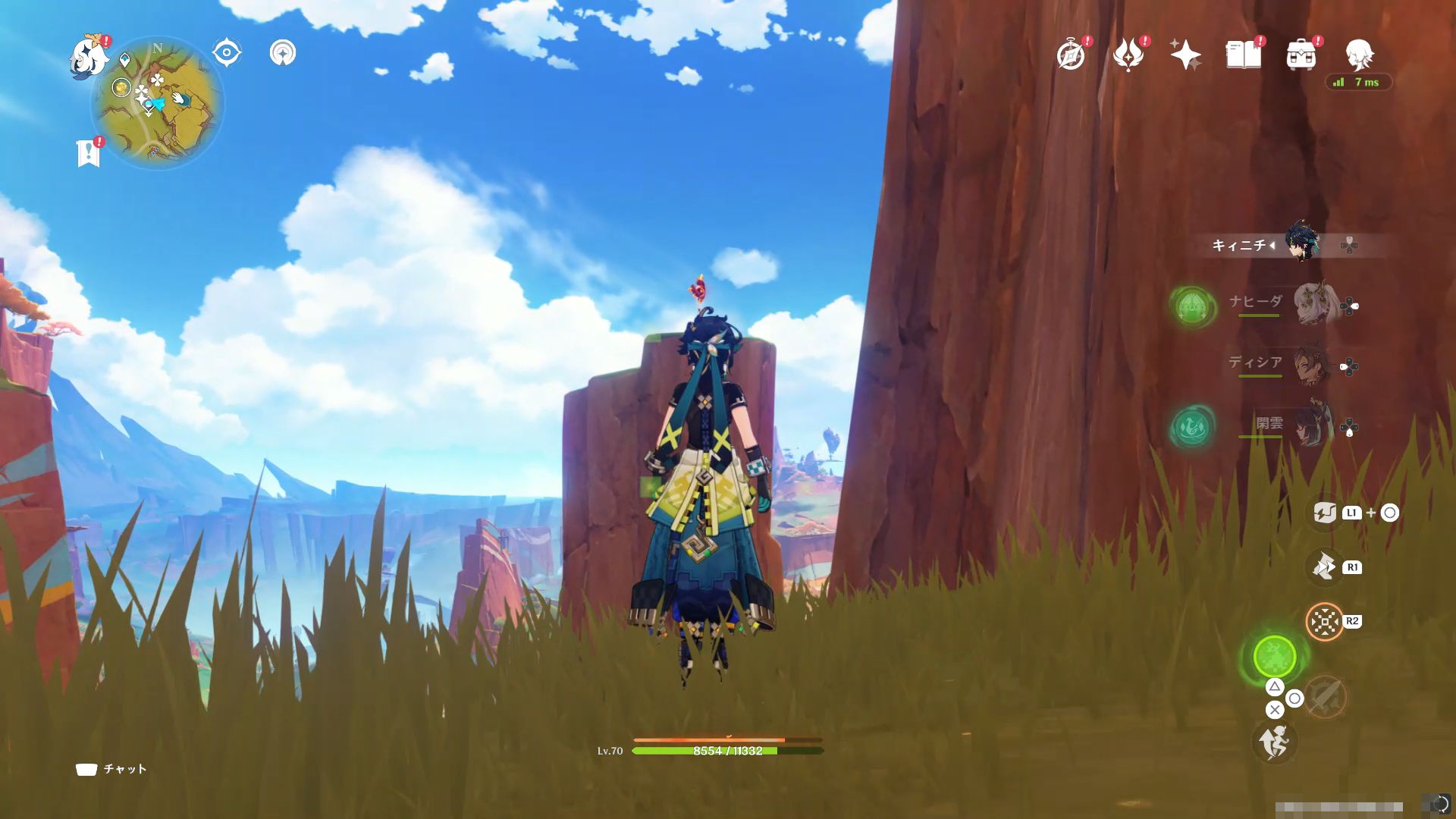This screenshot has height=819, width=1456.
Task: Open the spiral signal icon beside elemental sight
Action: pos(283,53)
